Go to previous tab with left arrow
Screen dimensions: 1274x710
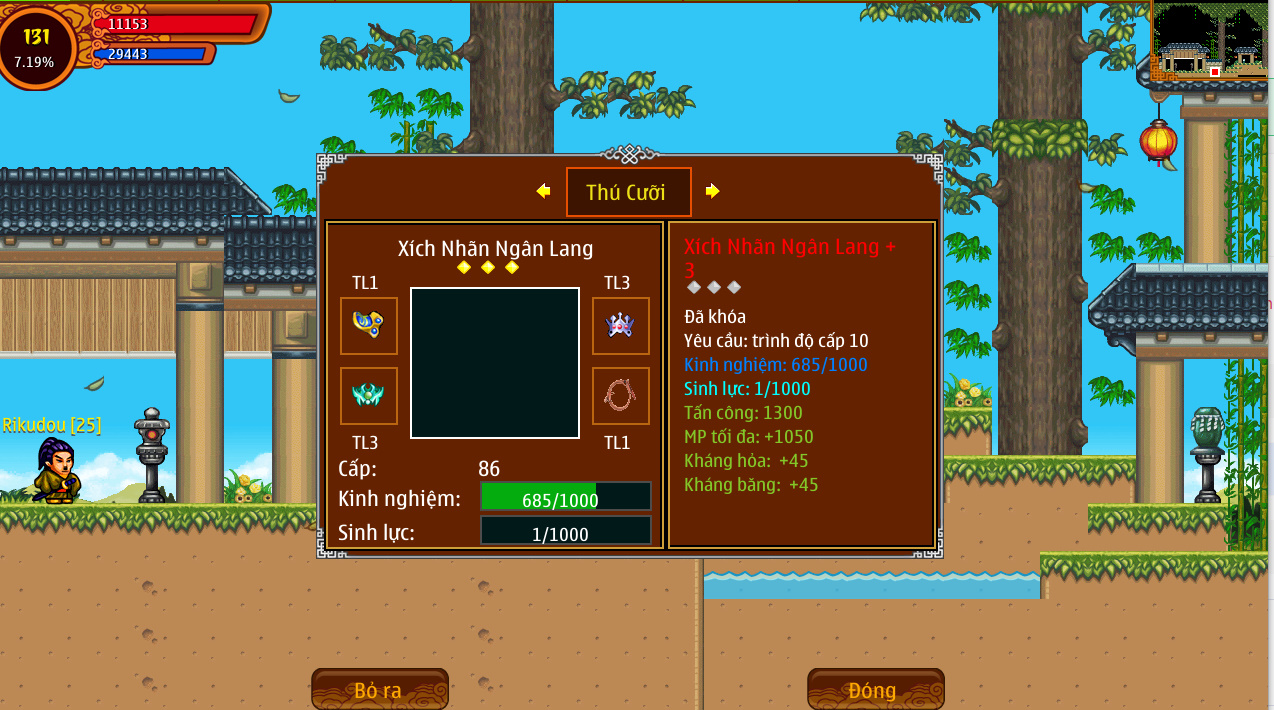click(x=543, y=191)
